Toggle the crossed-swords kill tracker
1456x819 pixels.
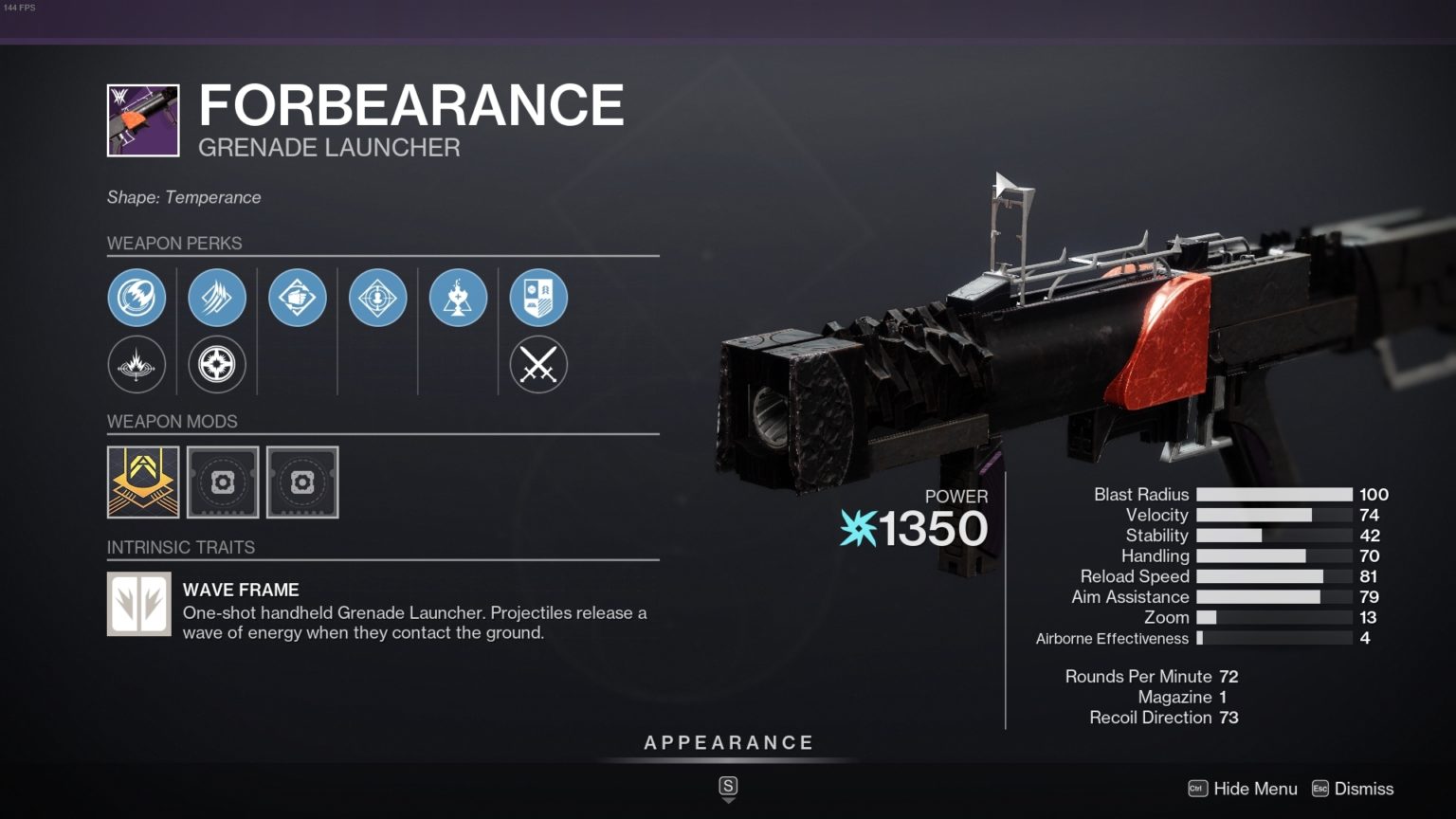(538, 364)
